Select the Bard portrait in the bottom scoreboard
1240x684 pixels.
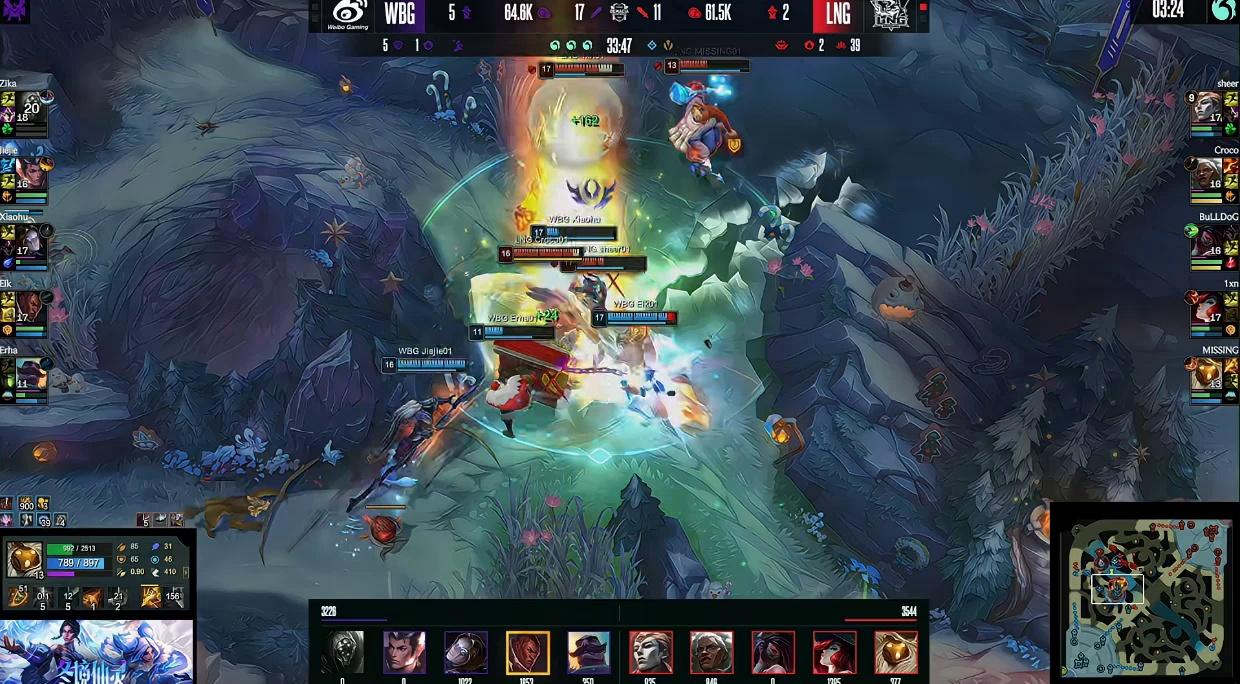click(896, 652)
